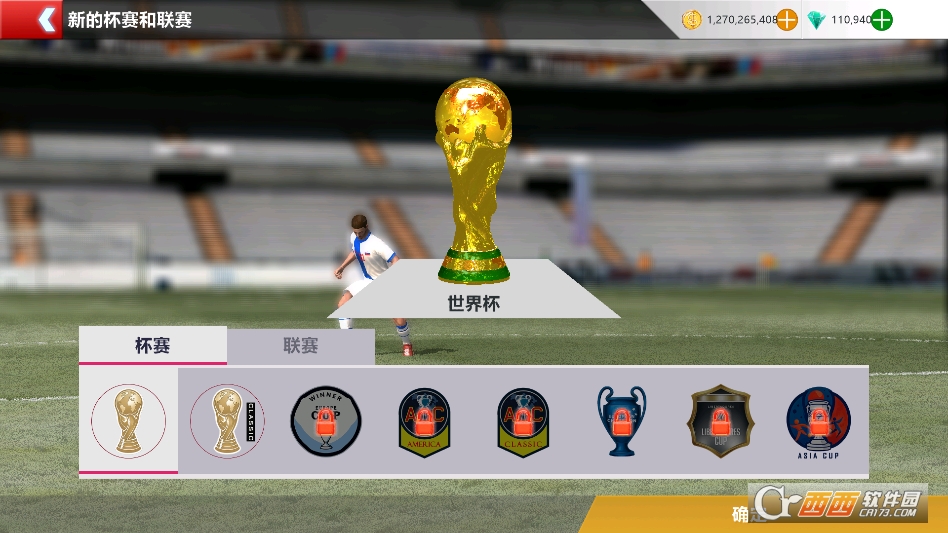
Task: Select the locked blue big-eared trophy
Action: pyautogui.click(x=621, y=421)
